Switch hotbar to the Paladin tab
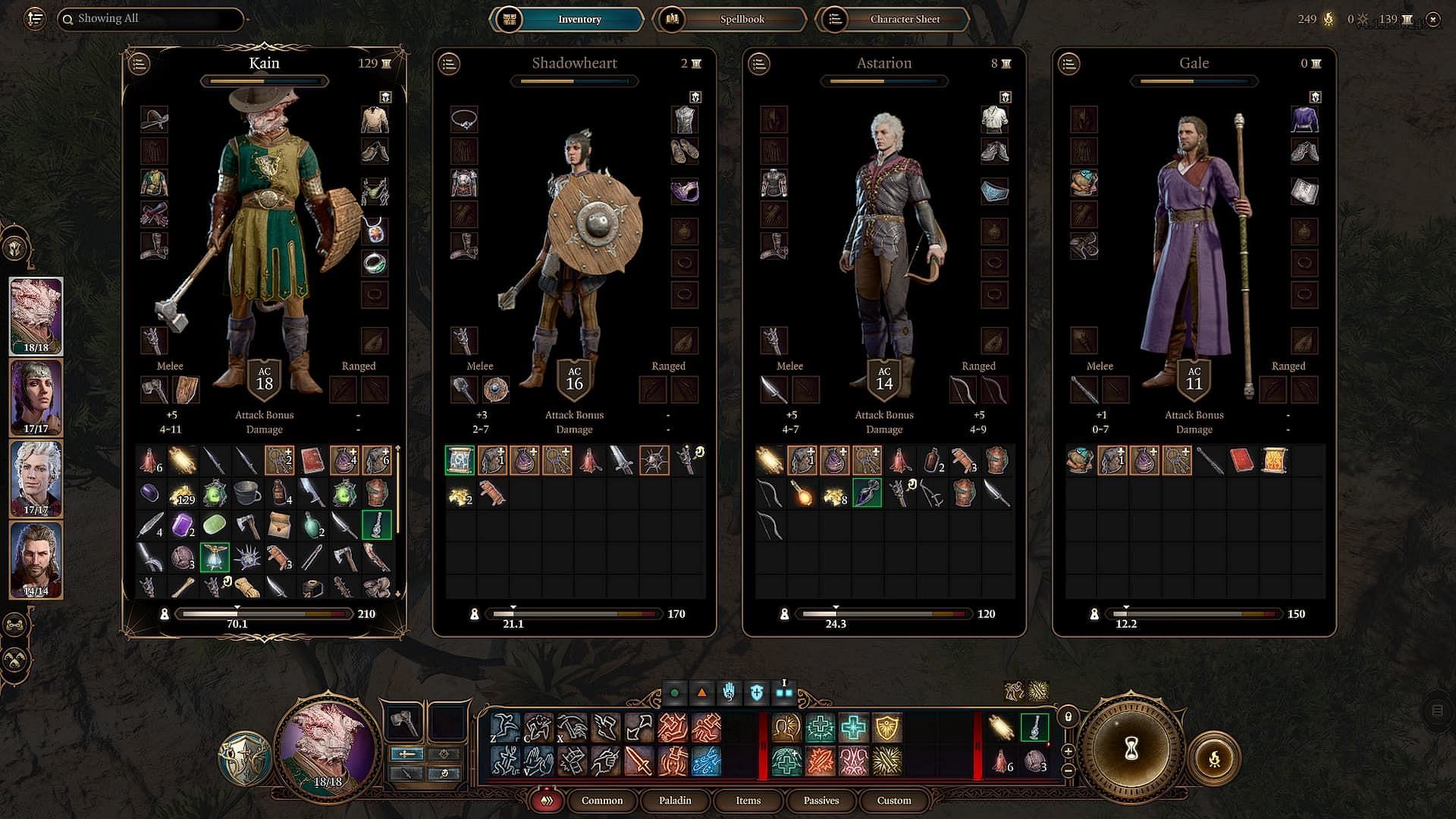 tap(674, 800)
